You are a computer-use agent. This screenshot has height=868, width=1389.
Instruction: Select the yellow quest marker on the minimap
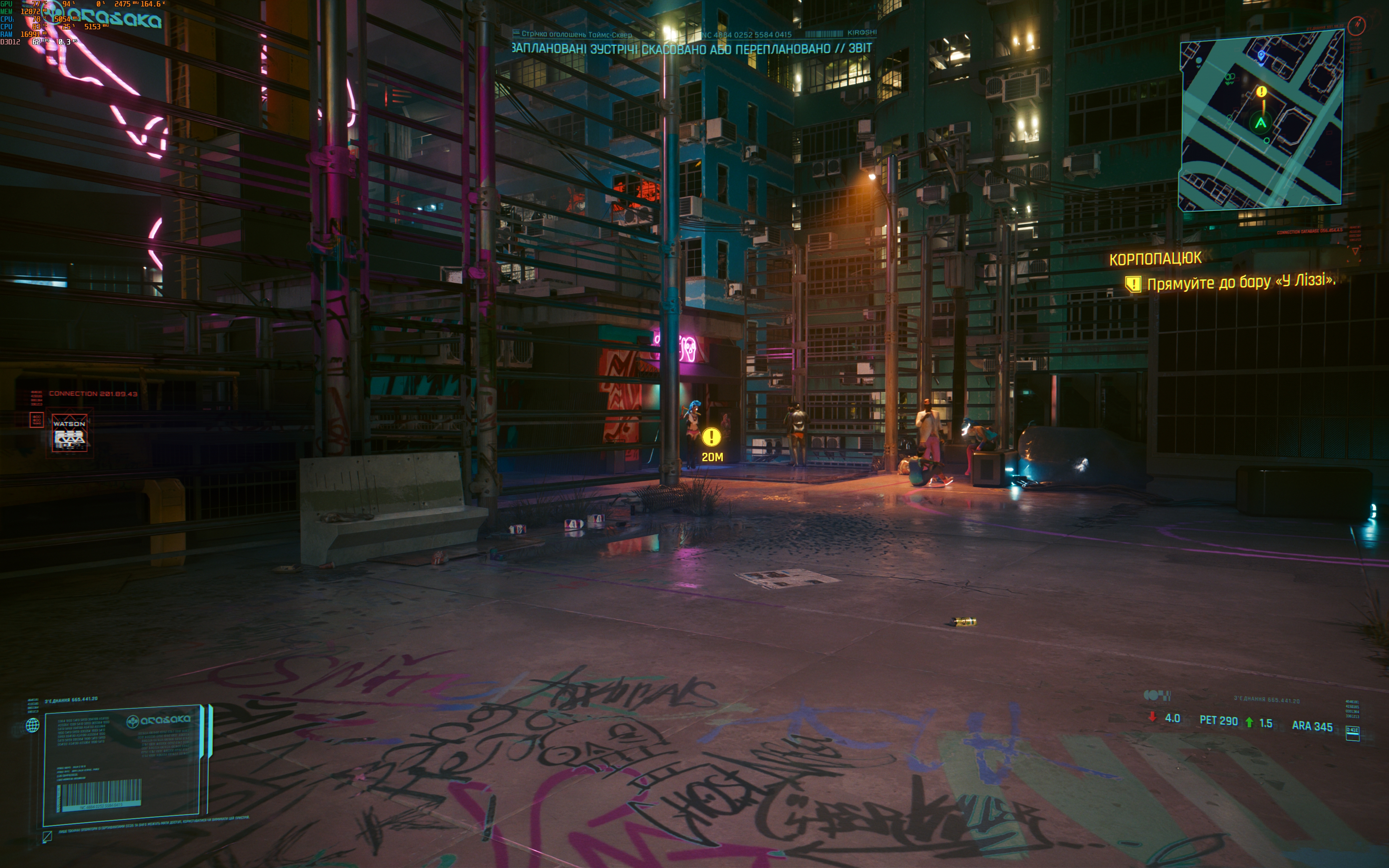click(x=1261, y=92)
